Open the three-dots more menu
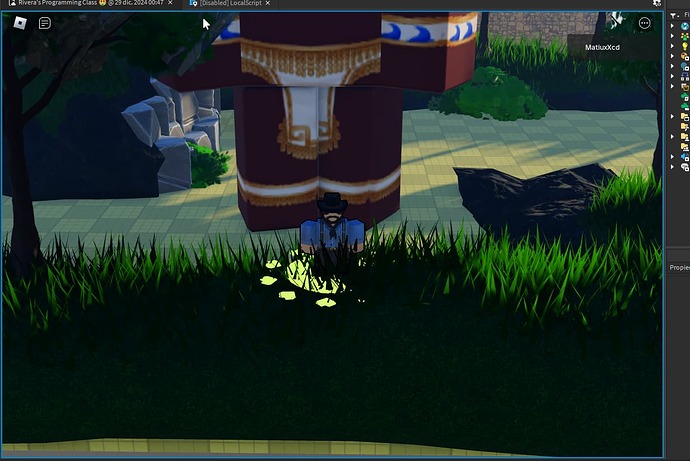Viewport: 690px width, 461px height. tap(644, 22)
